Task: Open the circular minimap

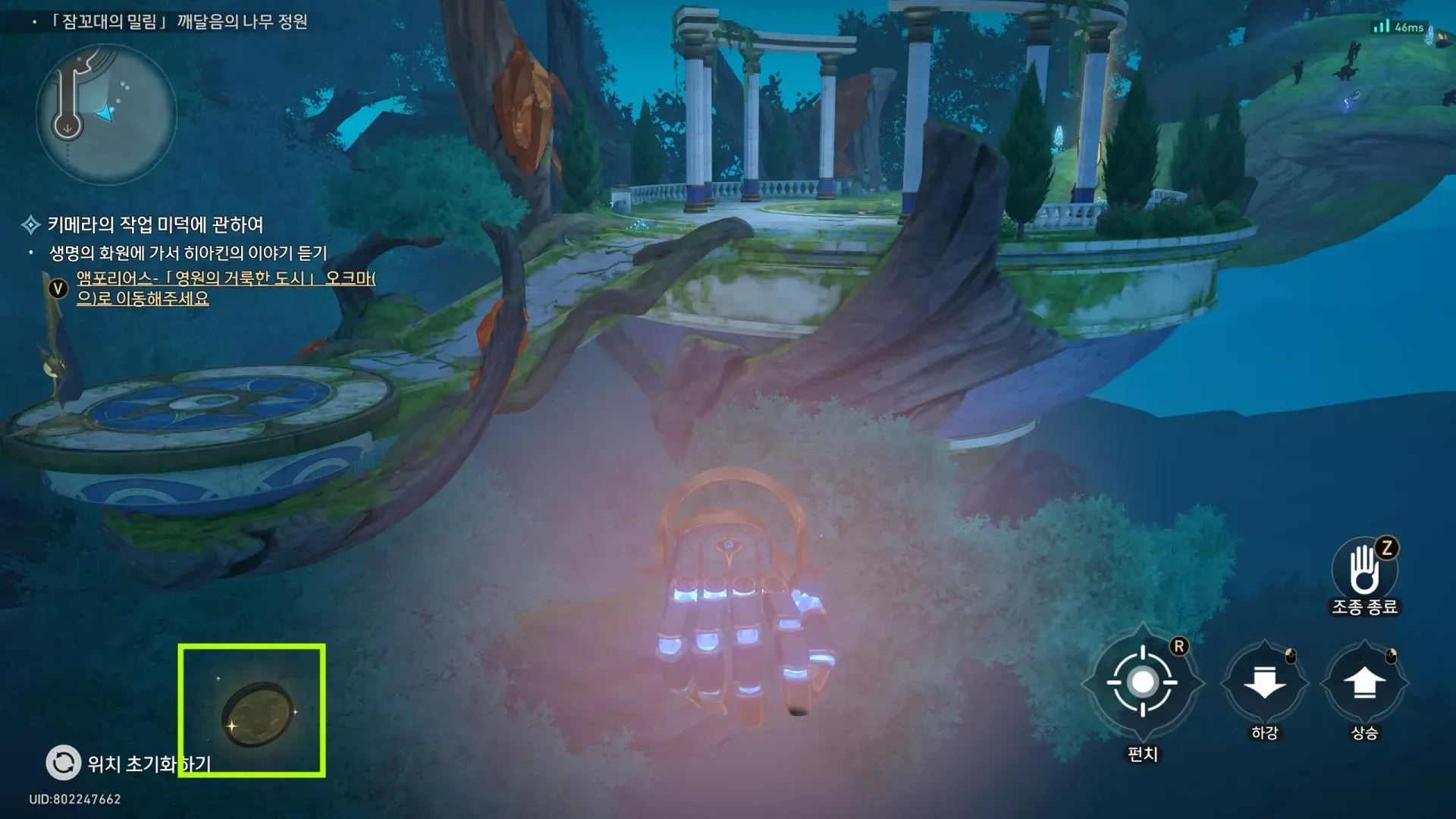Action: [x=106, y=114]
